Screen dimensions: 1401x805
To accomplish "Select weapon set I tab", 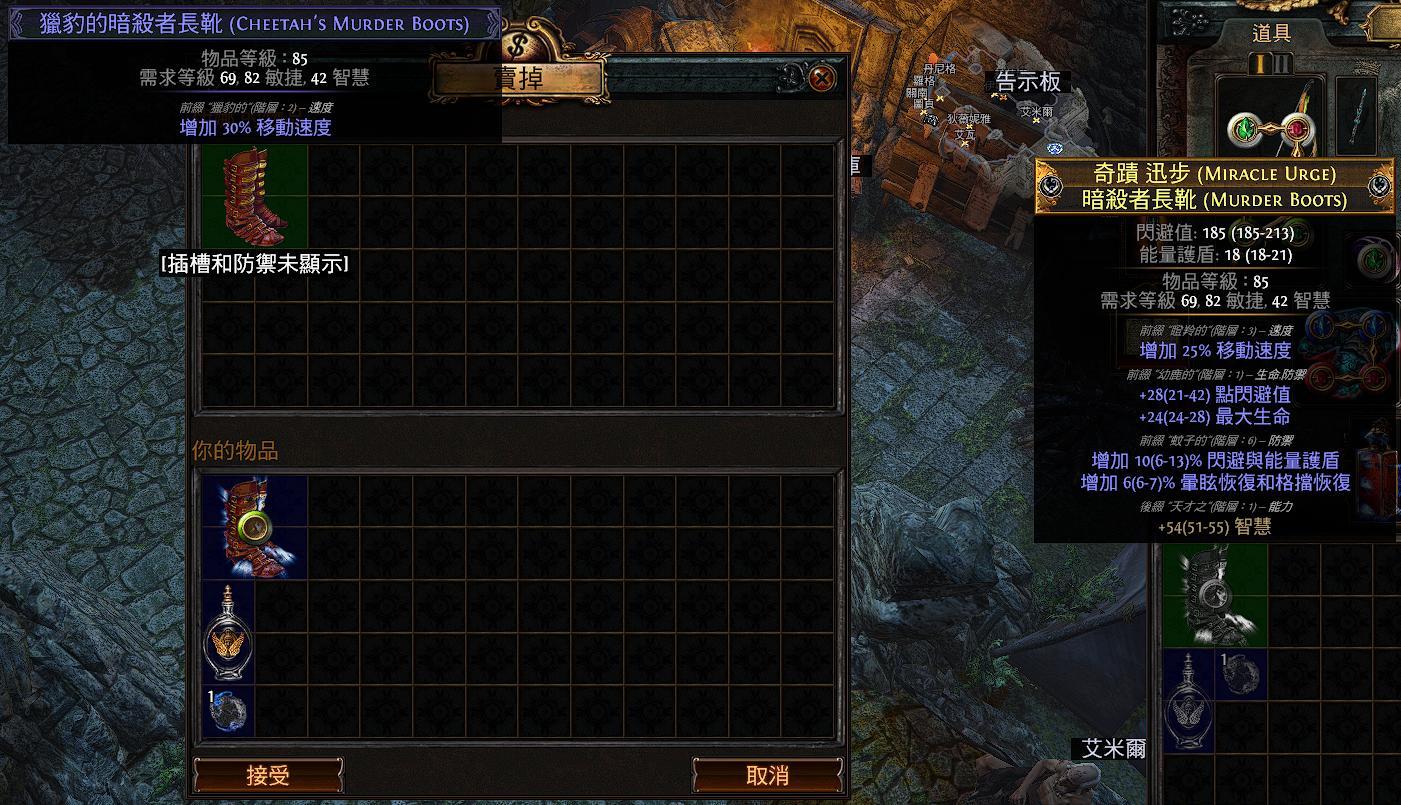I will click(x=1261, y=64).
